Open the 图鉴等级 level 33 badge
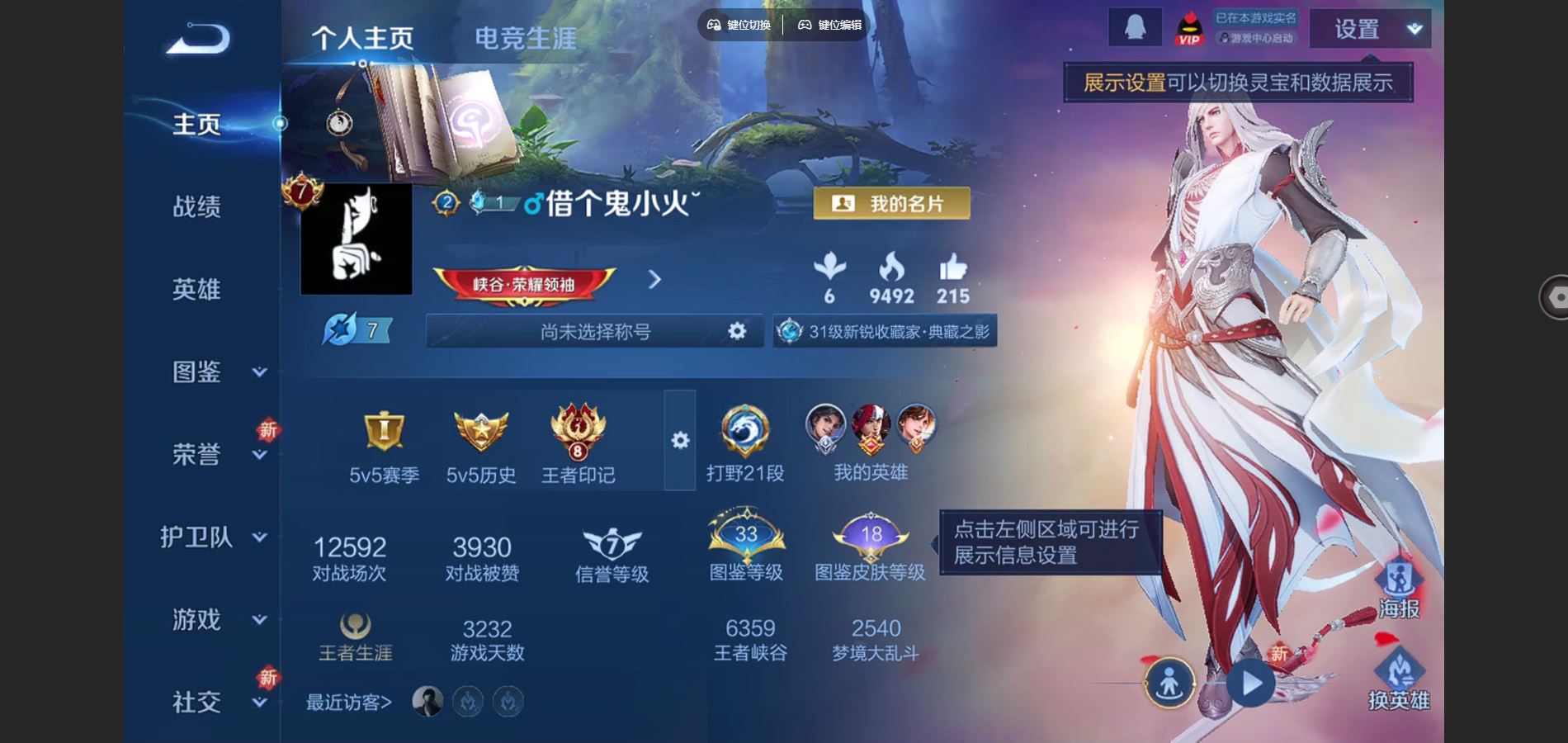1568x743 pixels. coord(745,537)
